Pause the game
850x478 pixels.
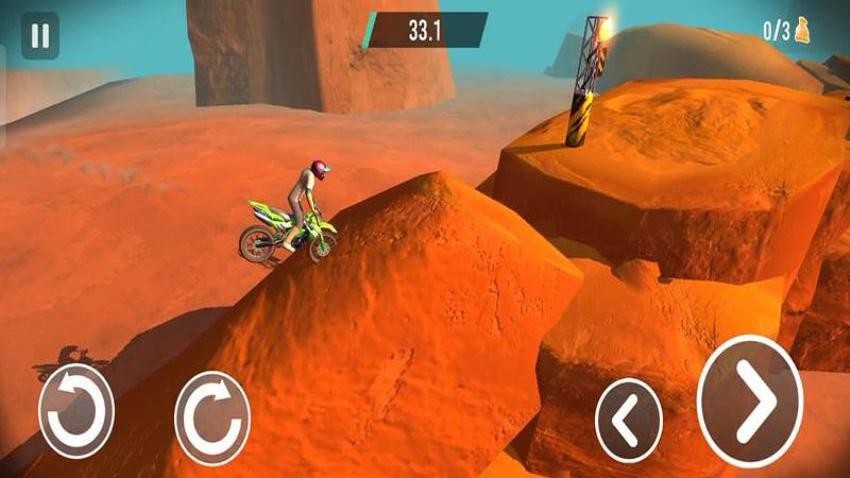[x=40, y=37]
